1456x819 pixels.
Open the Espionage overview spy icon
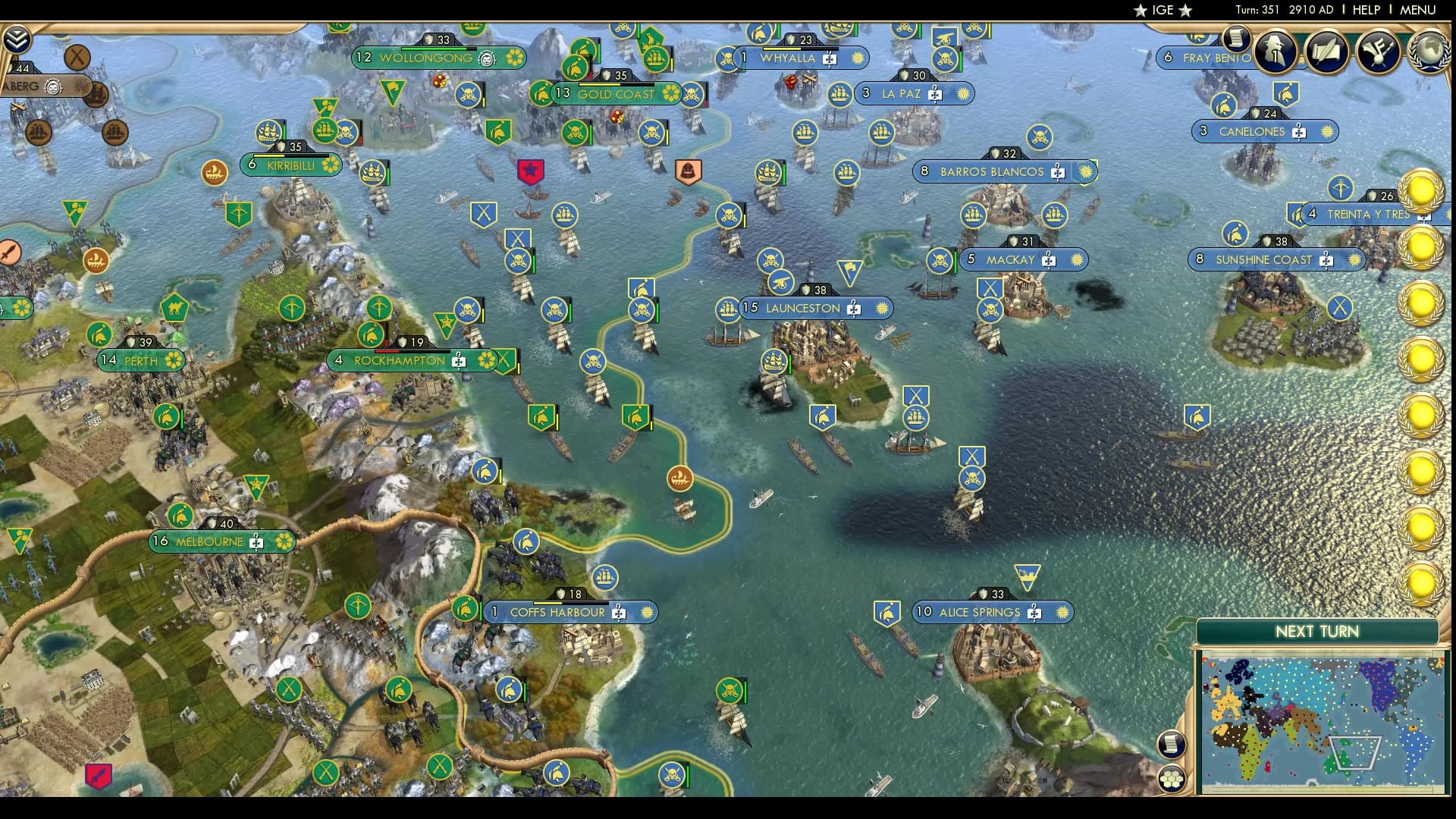[x=1275, y=52]
